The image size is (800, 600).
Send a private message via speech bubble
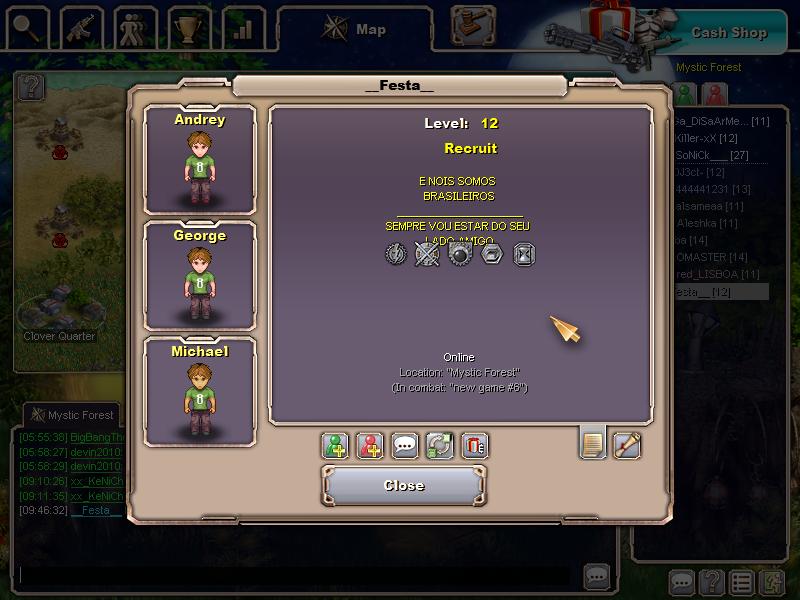(405, 445)
